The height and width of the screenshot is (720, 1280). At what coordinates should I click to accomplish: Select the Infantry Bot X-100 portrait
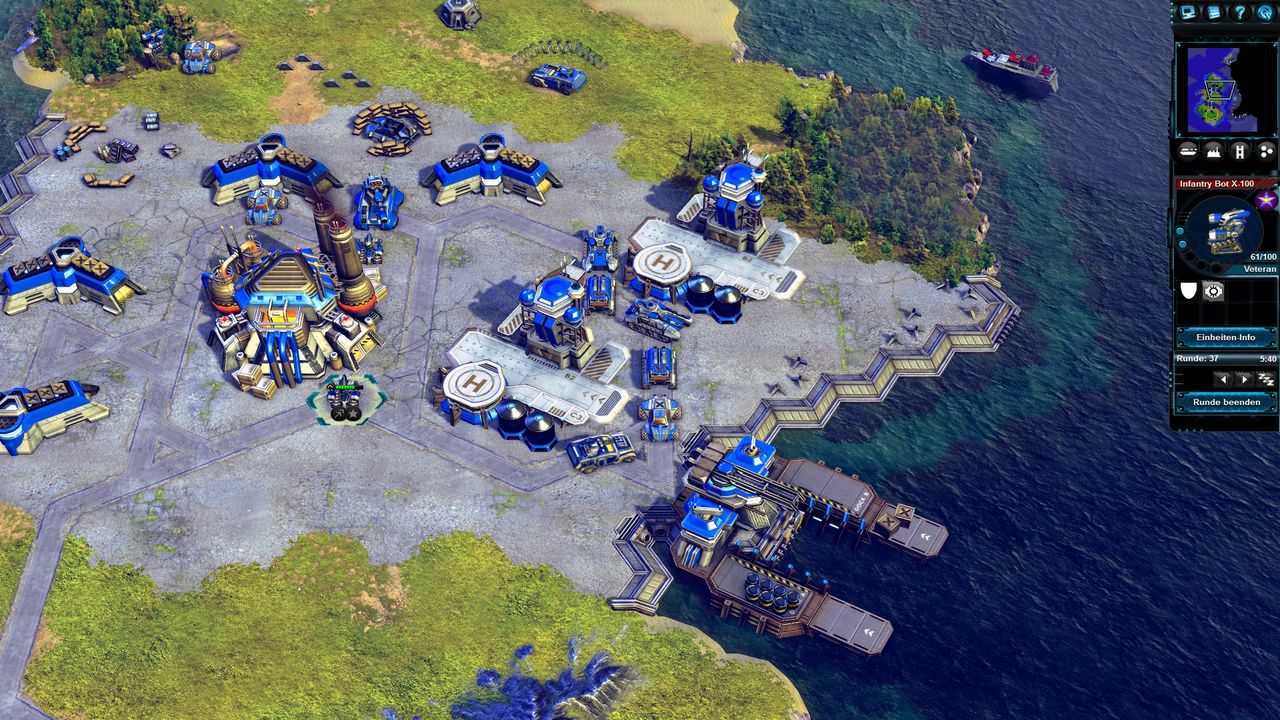(1220, 232)
